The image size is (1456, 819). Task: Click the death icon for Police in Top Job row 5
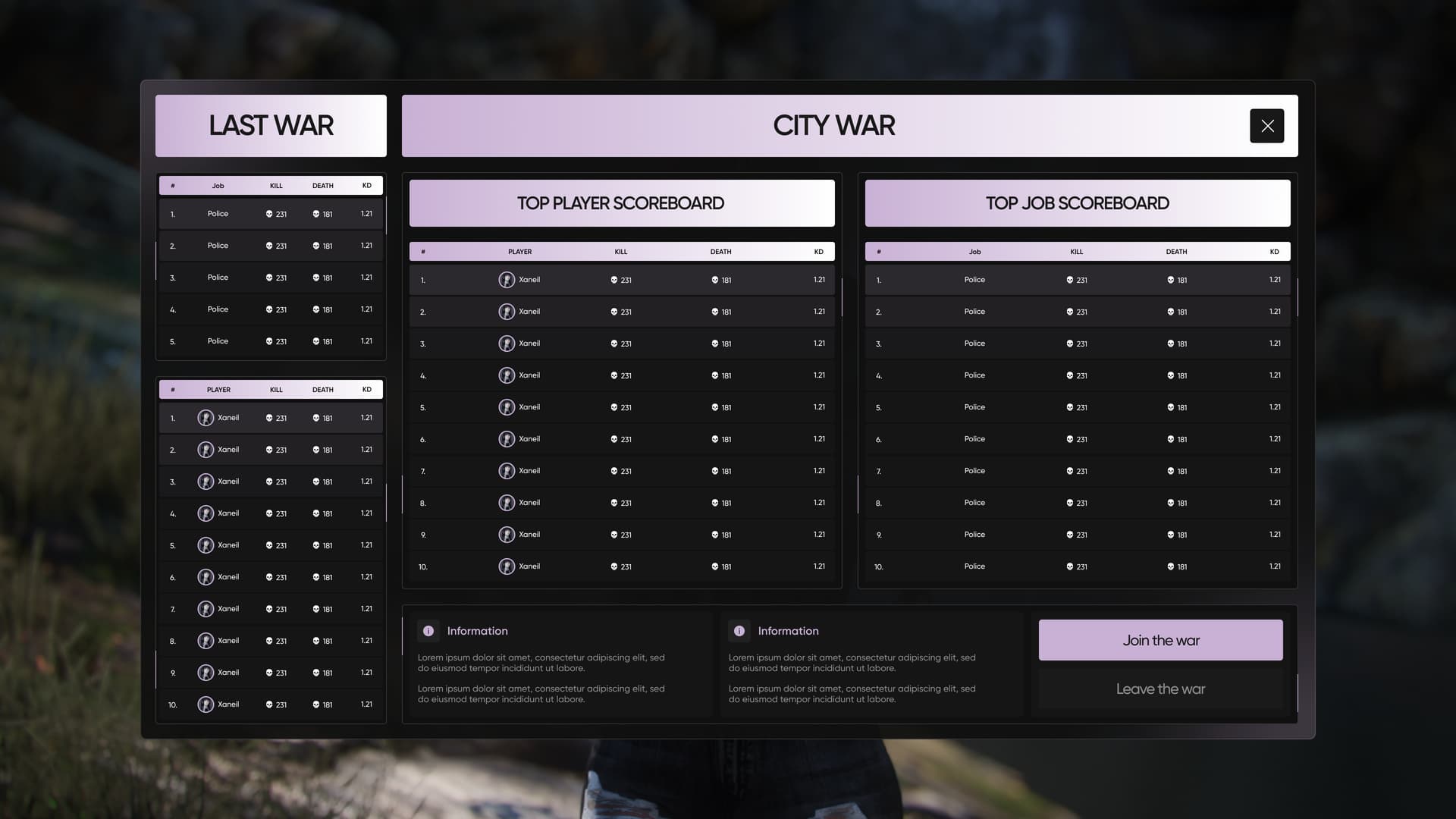point(1170,406)
